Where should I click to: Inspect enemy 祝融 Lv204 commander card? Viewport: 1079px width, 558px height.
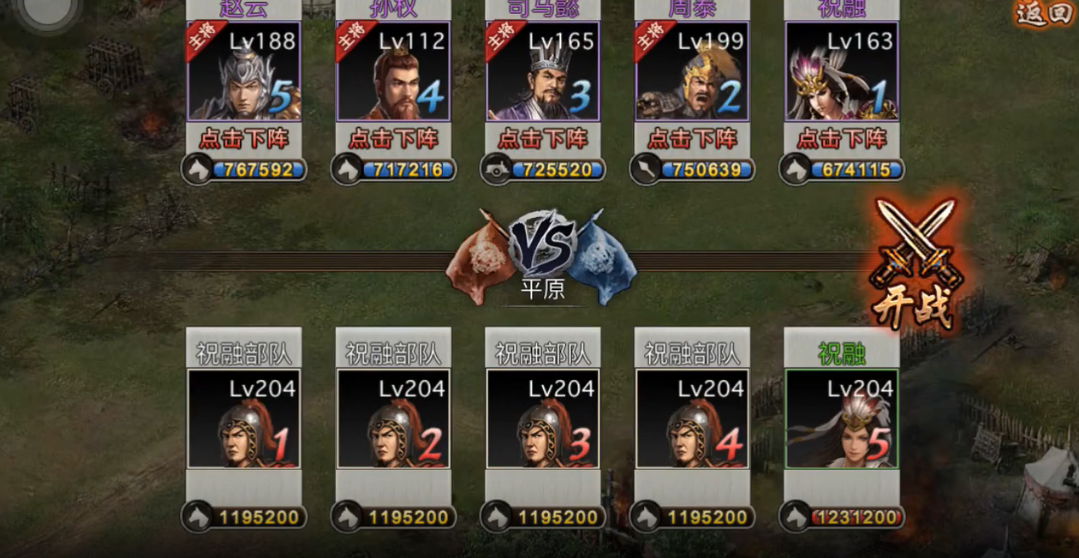tap(842, 419)
